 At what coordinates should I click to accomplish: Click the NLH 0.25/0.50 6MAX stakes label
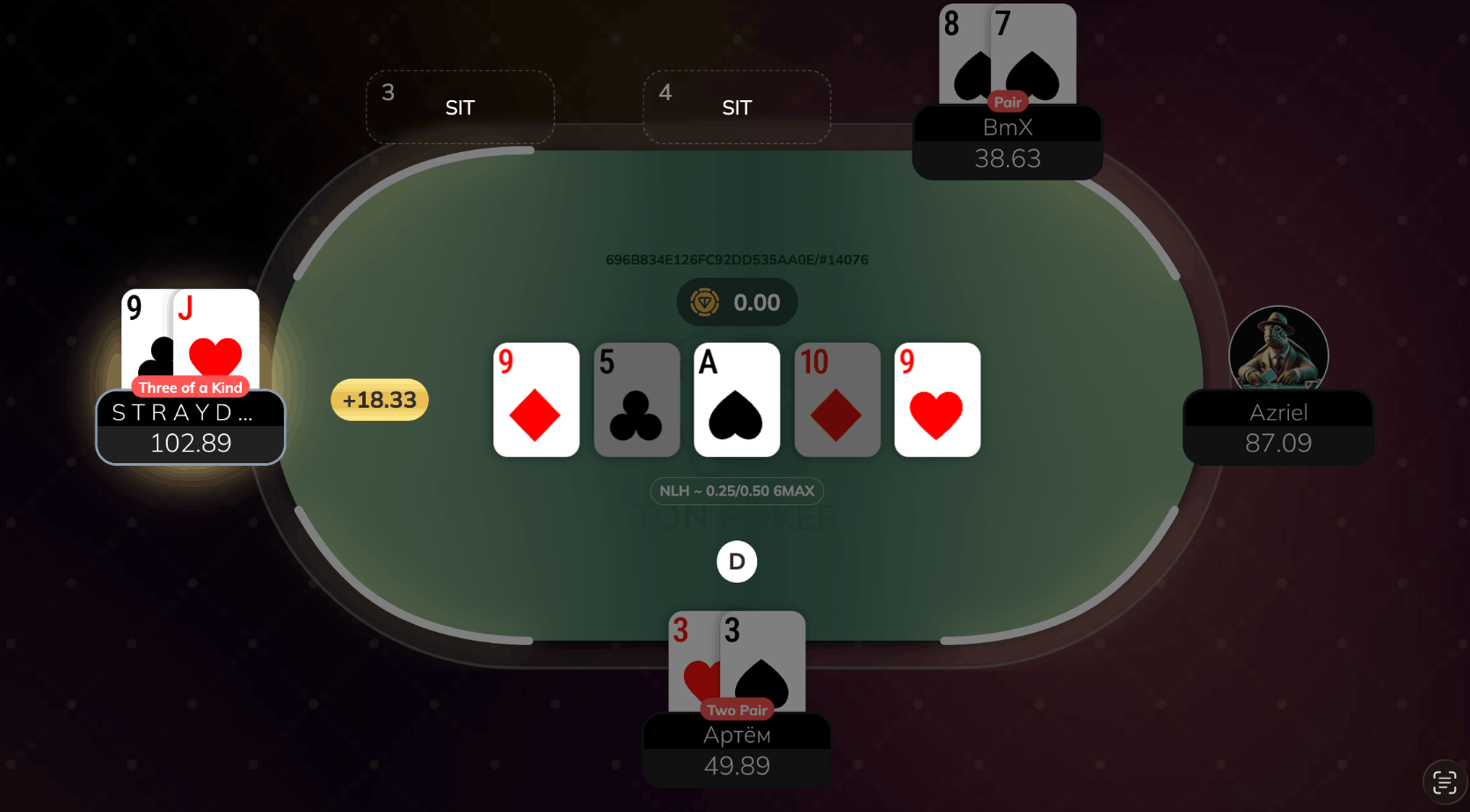[x=737, y=491]
